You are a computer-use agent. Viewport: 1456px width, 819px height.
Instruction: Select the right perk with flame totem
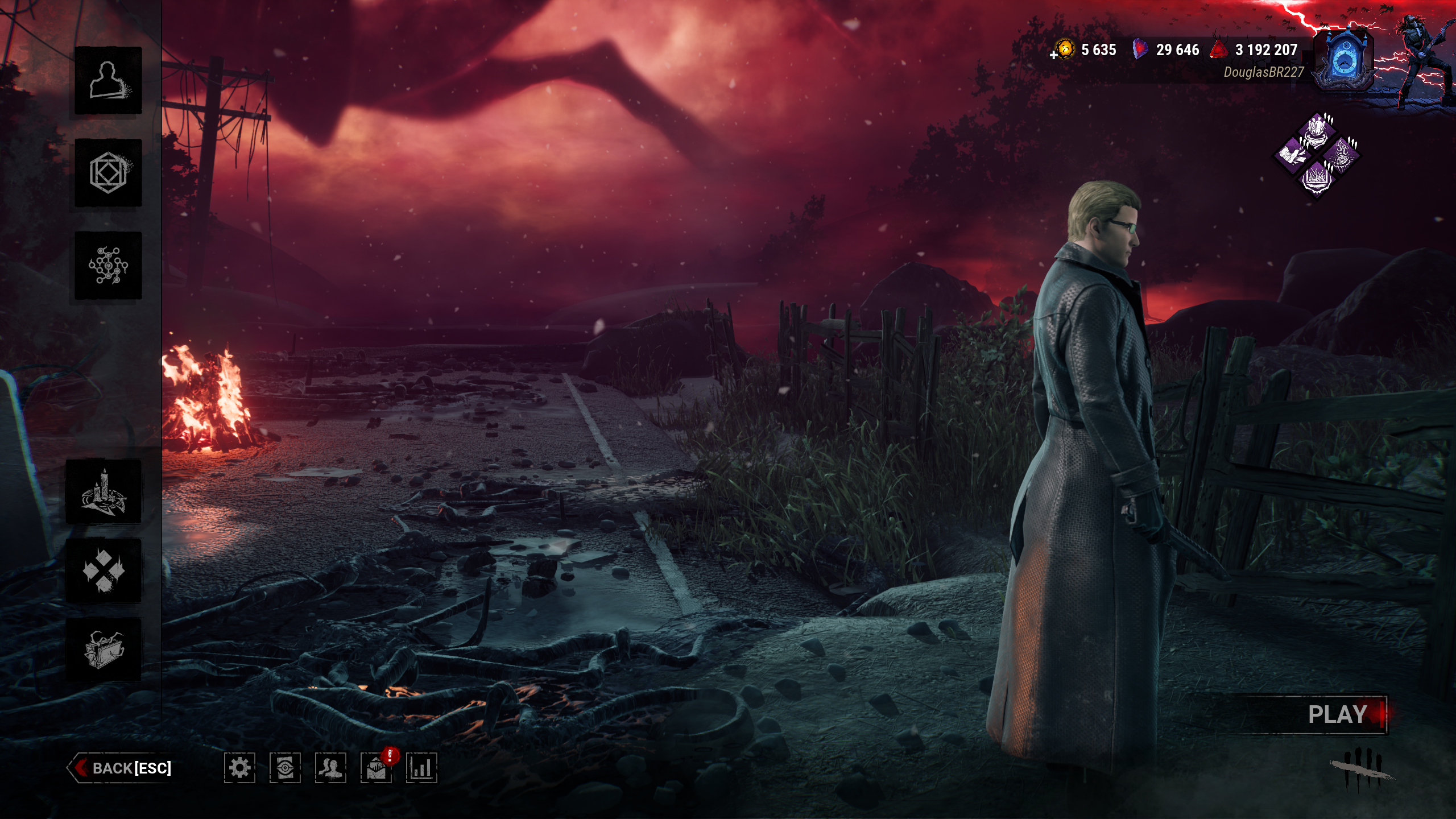tap(1341, 154)
